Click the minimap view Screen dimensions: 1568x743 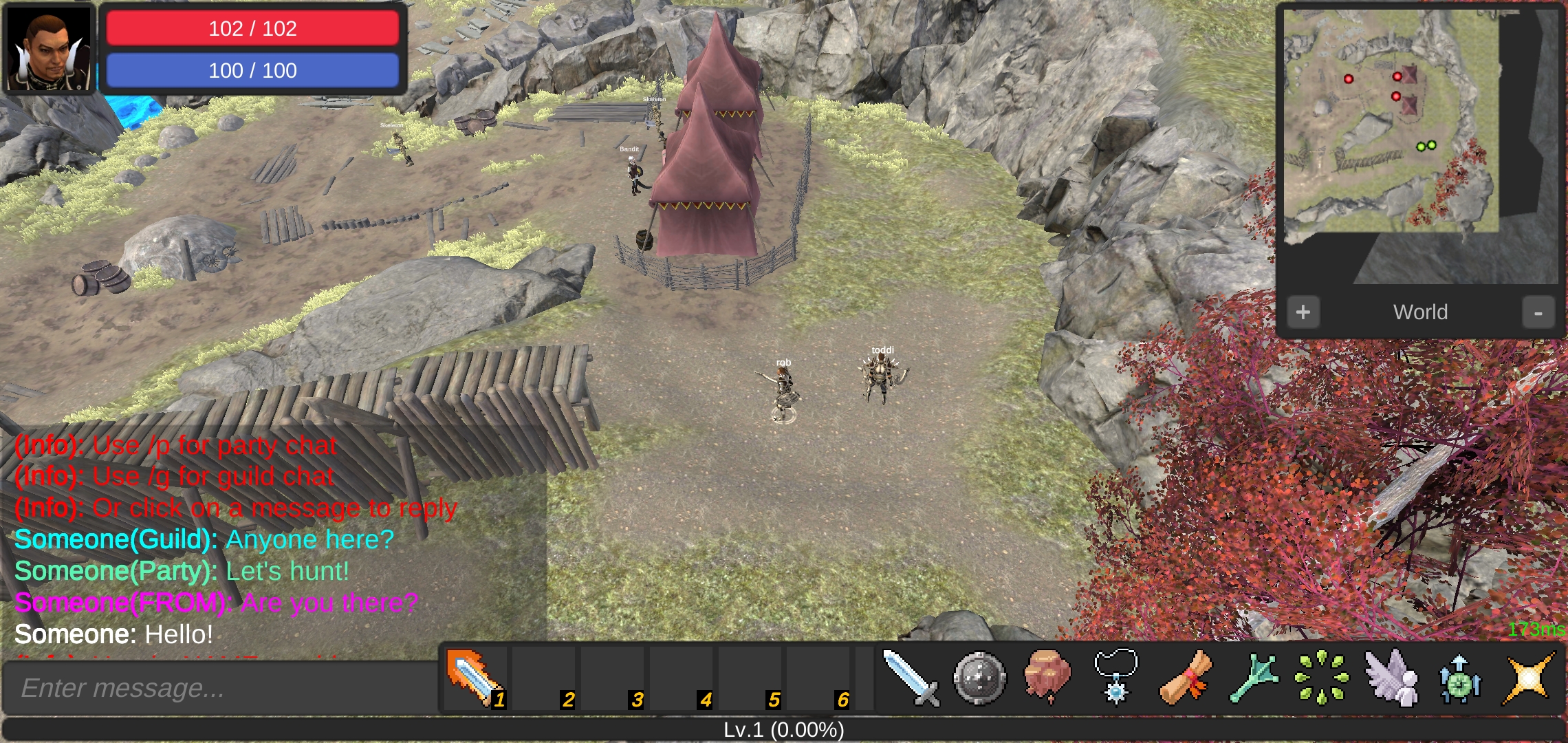(1420, 146)
